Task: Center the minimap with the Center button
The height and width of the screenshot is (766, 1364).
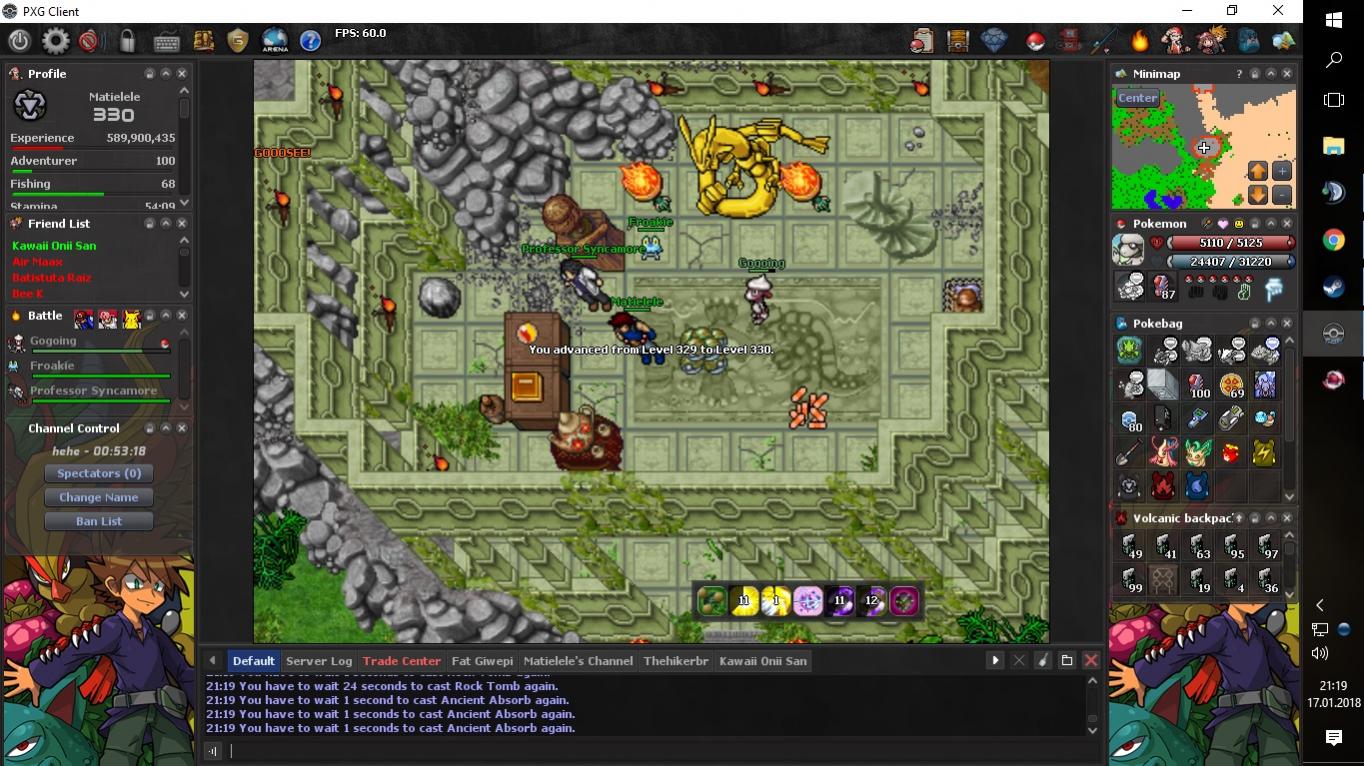Action: point(1138,98)
